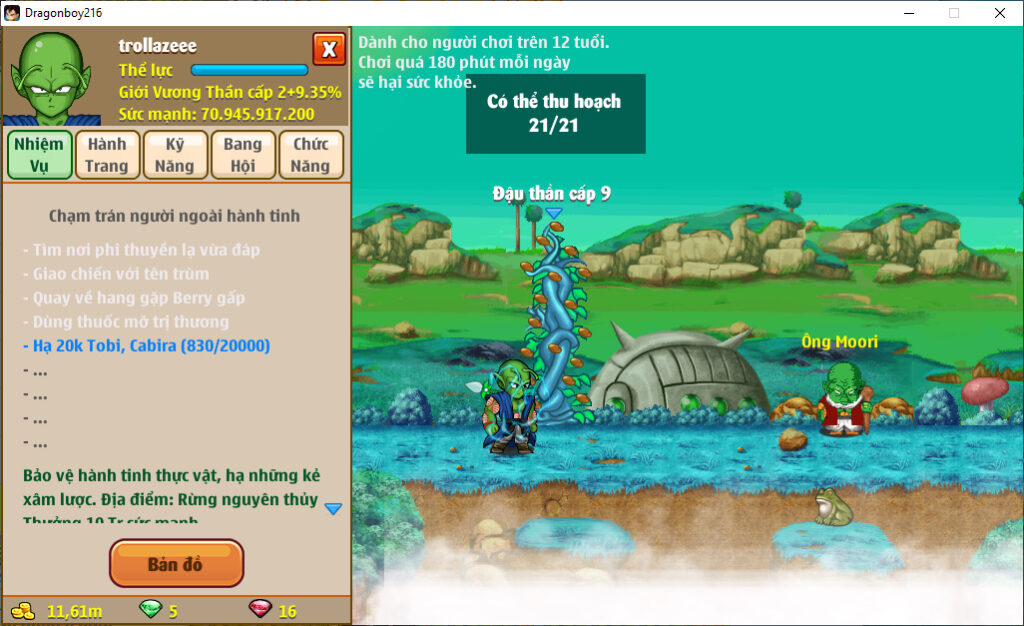This screenshot has height=626, width=1024.
Task: Click the gold coins currency icon
Action: click(x=22, y=611)
